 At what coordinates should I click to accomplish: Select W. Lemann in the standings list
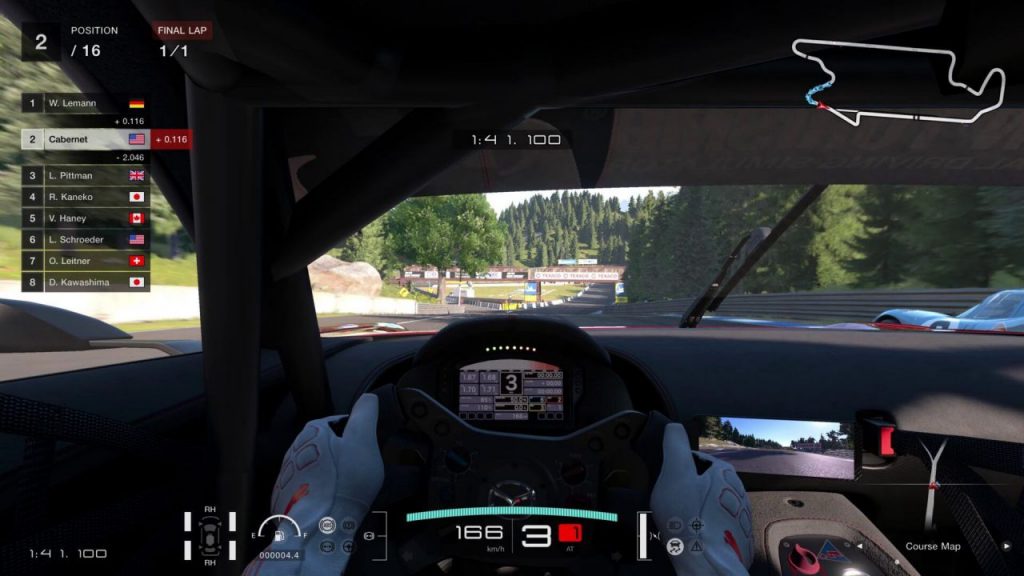tap(85, 103)
